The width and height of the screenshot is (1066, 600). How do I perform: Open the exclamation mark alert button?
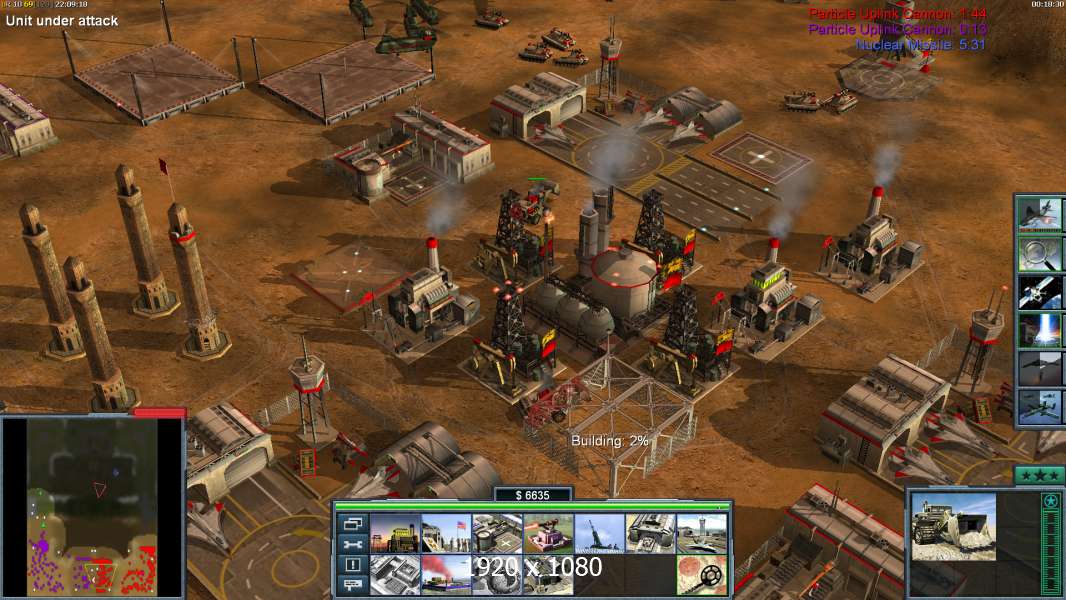(352, 565)
